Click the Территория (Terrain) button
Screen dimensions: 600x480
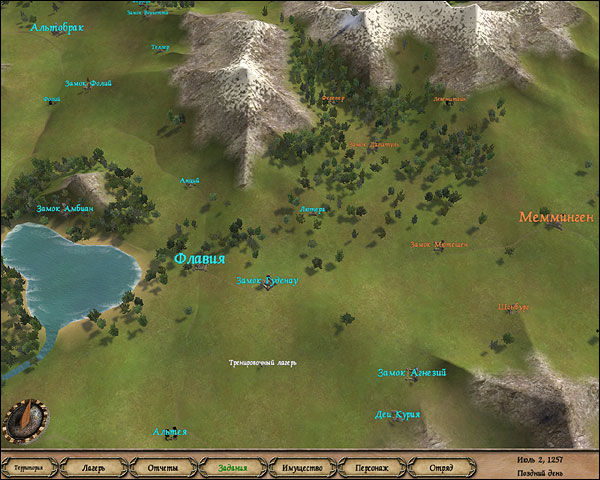point(27,467)
